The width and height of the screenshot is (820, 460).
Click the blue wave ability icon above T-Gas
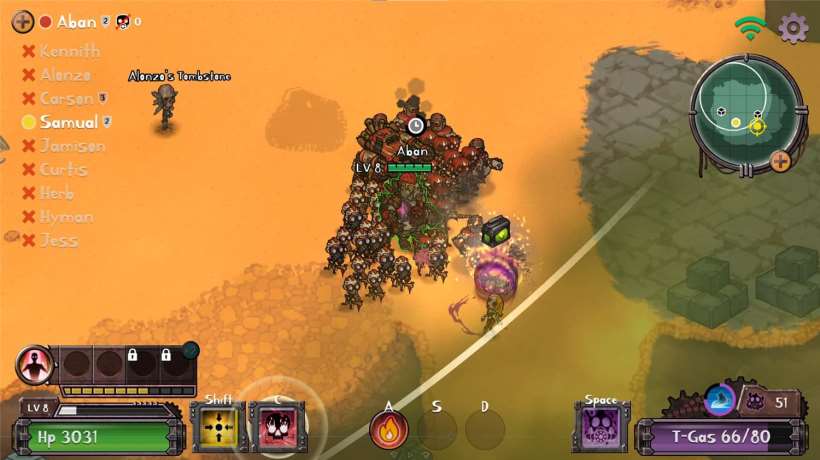(x=719, y=400)
